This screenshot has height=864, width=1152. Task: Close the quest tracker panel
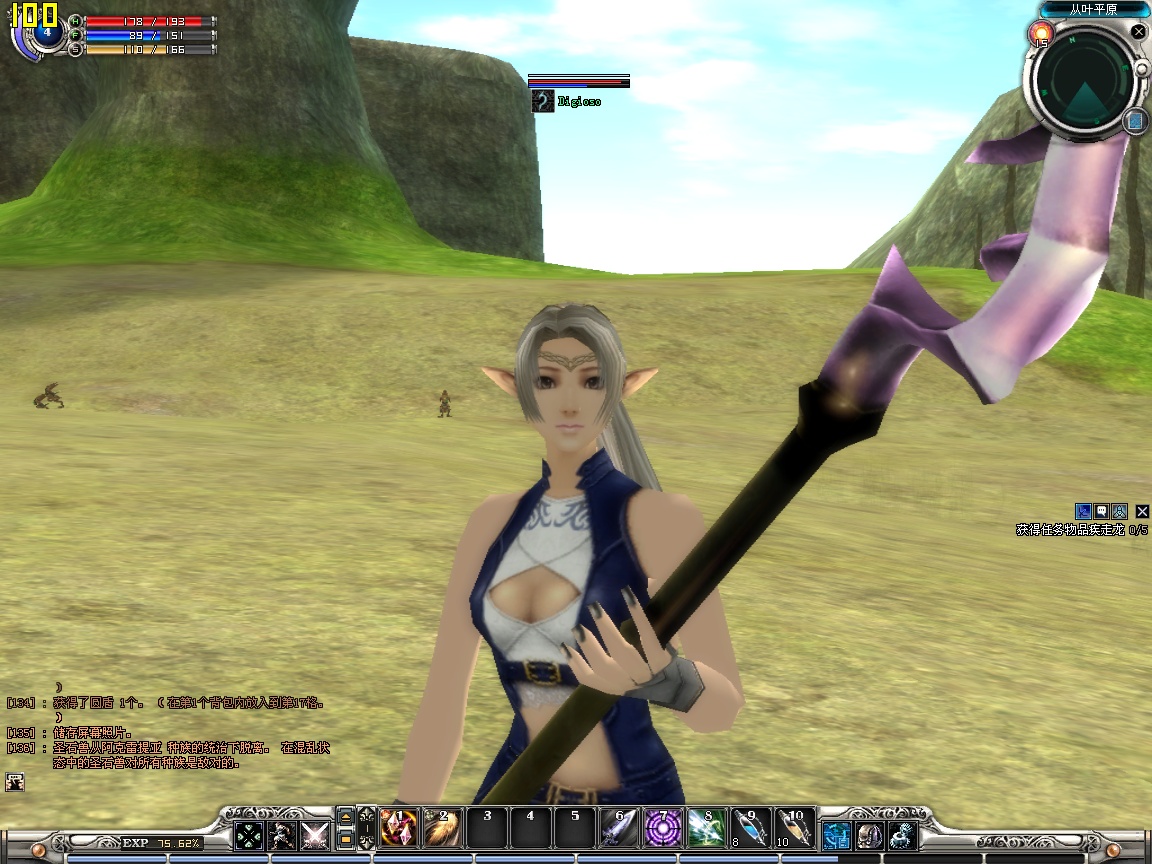pos(1142,512)
